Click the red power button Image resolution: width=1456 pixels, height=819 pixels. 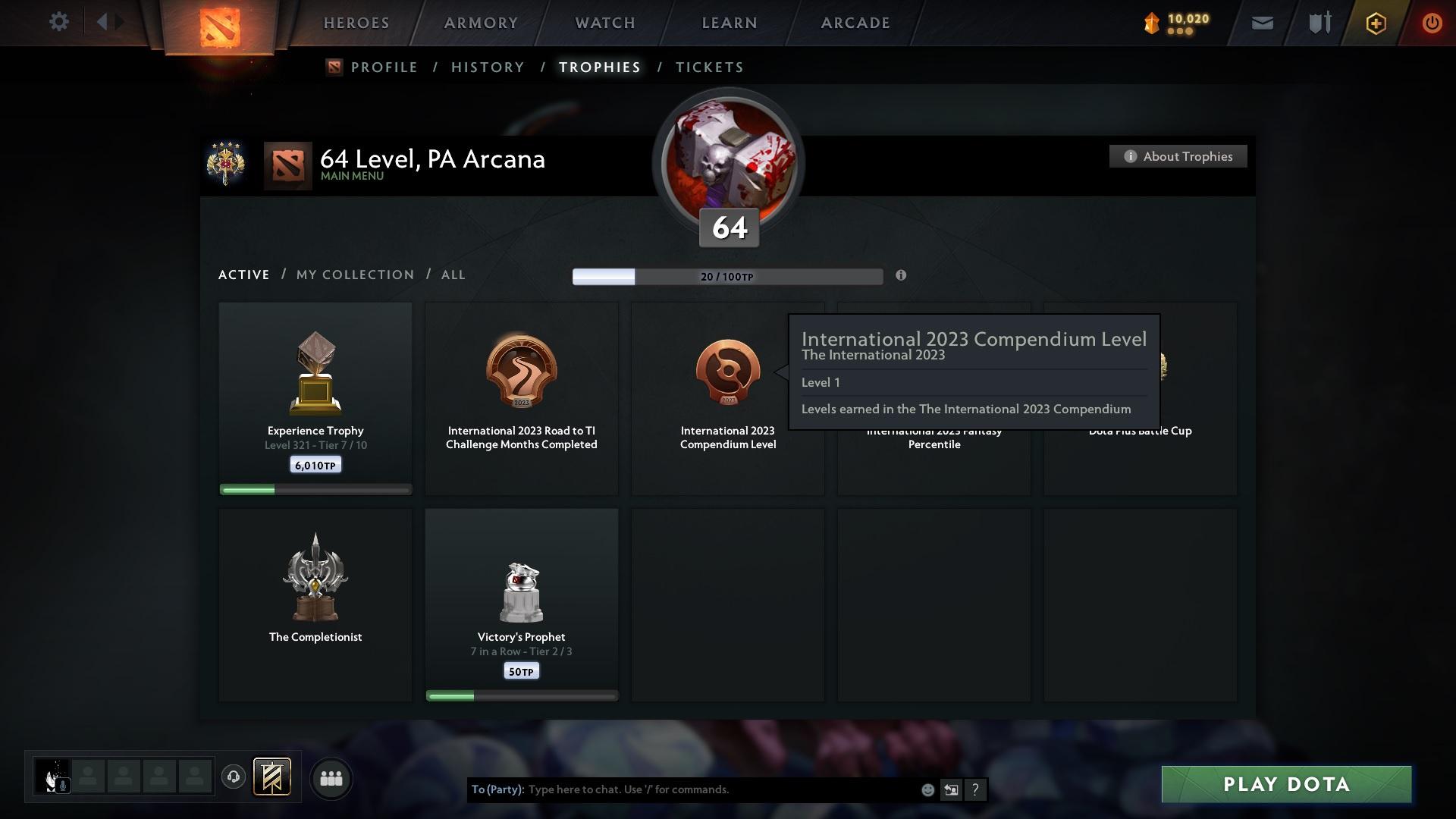point(1432,23)
